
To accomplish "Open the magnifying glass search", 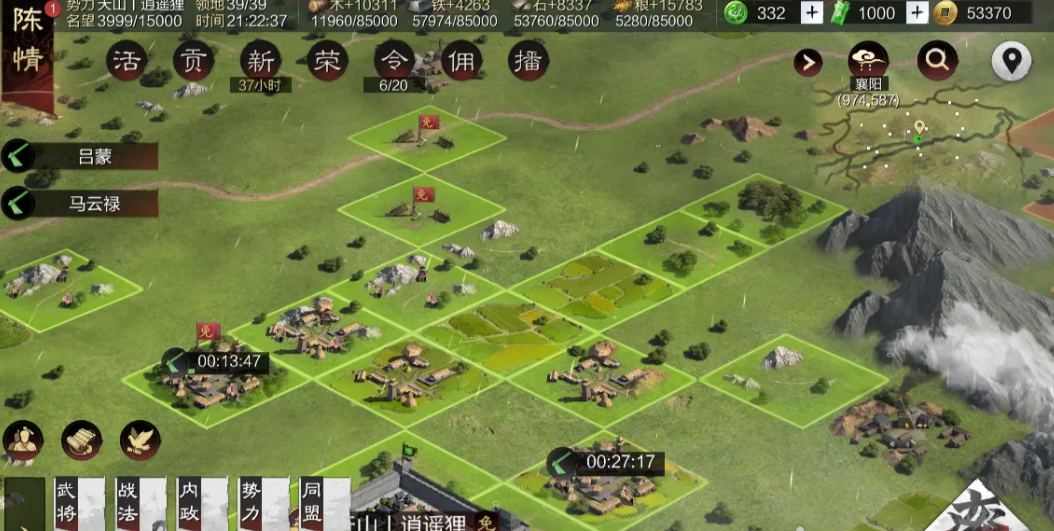I will click(x=937, y=61).
